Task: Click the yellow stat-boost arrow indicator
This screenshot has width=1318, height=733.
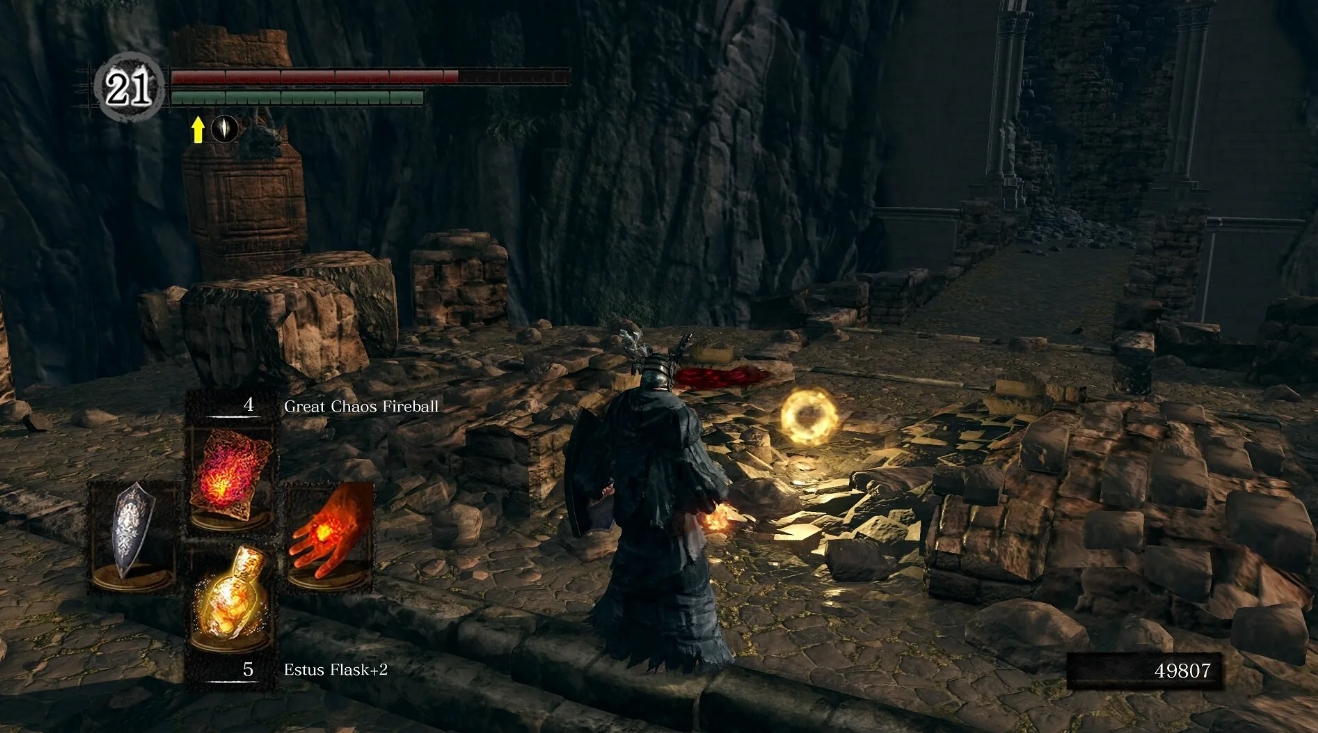Action: coord(200,130)
